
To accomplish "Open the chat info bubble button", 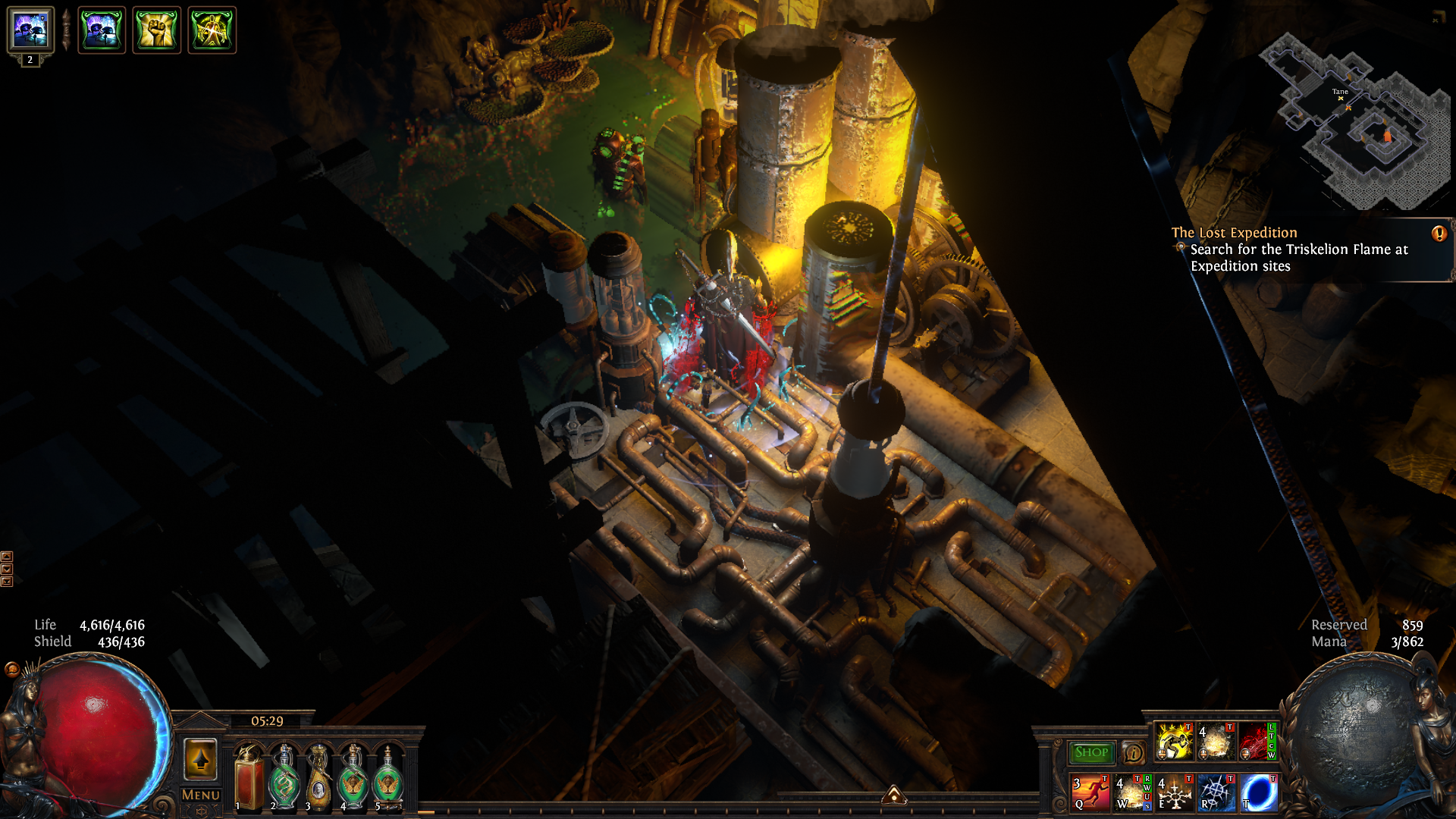I will click(1133, 752).
